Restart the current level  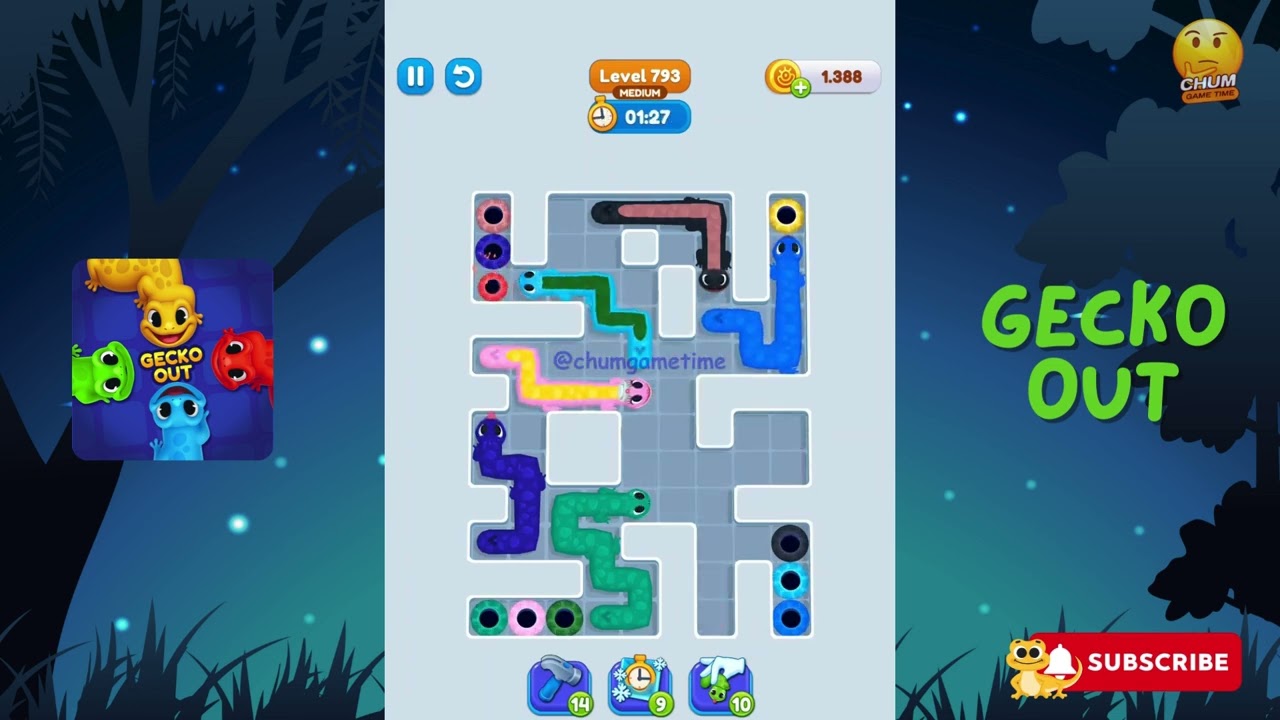(x=463, y=77)
